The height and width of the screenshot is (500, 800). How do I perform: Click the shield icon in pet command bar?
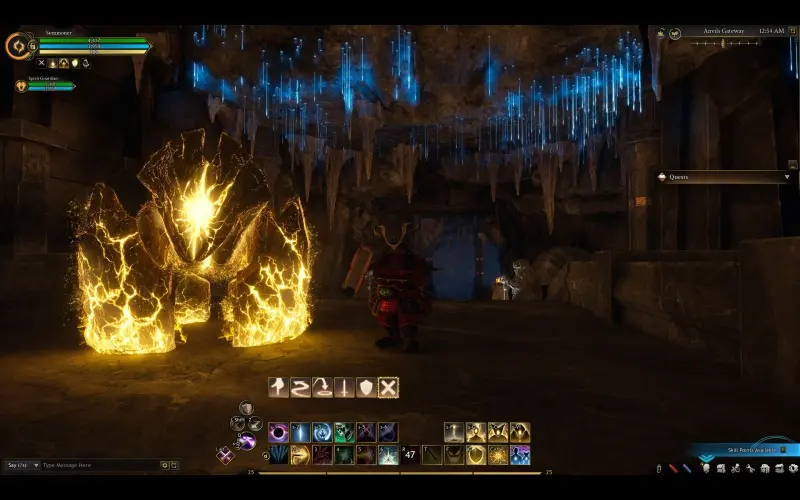tap(366, 387)
